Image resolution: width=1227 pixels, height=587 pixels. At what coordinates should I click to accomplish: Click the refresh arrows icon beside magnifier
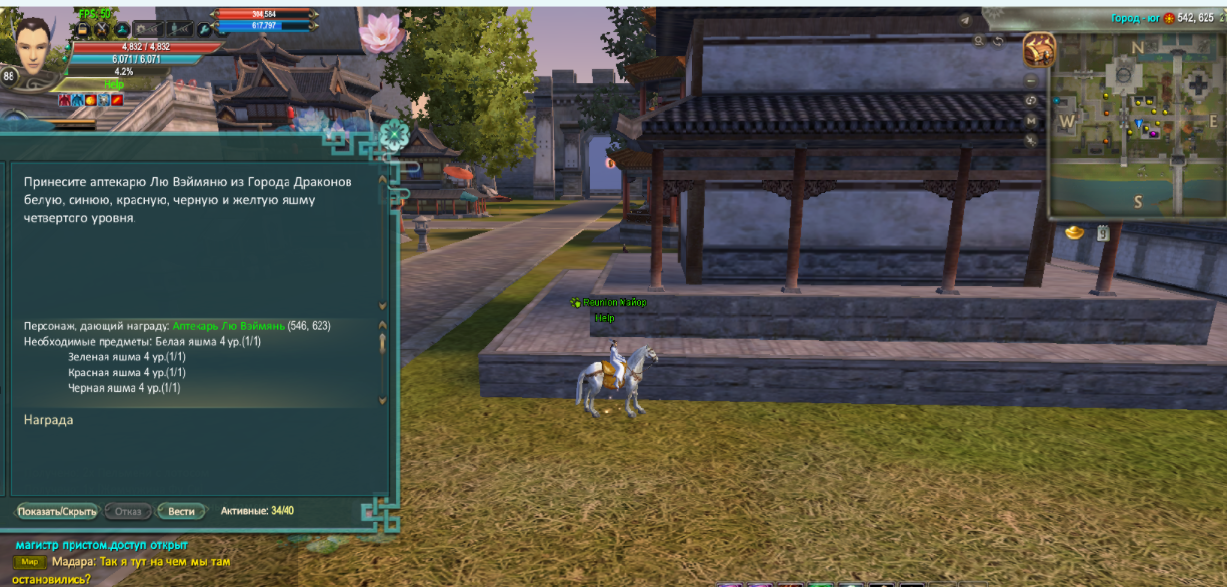998,41
